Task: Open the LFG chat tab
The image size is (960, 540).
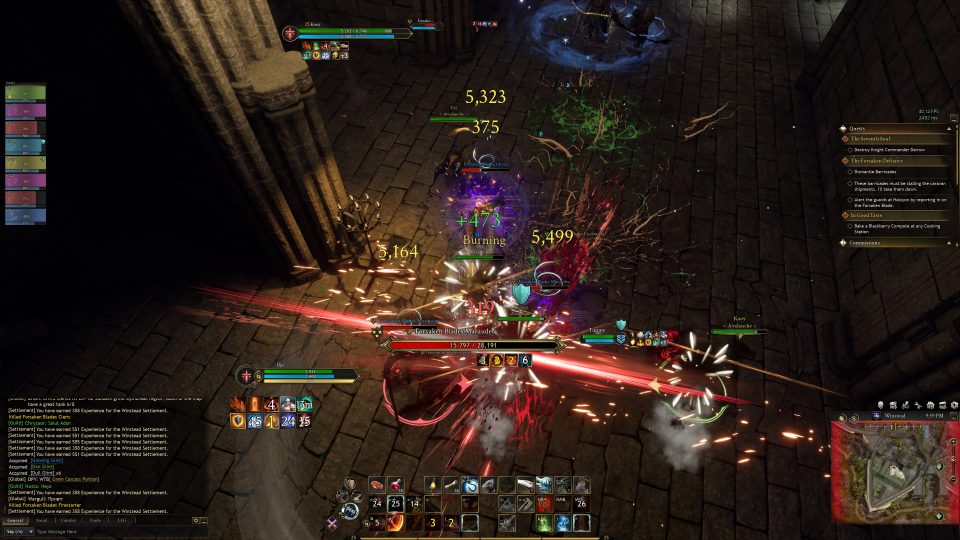Action: coord(121,520)
